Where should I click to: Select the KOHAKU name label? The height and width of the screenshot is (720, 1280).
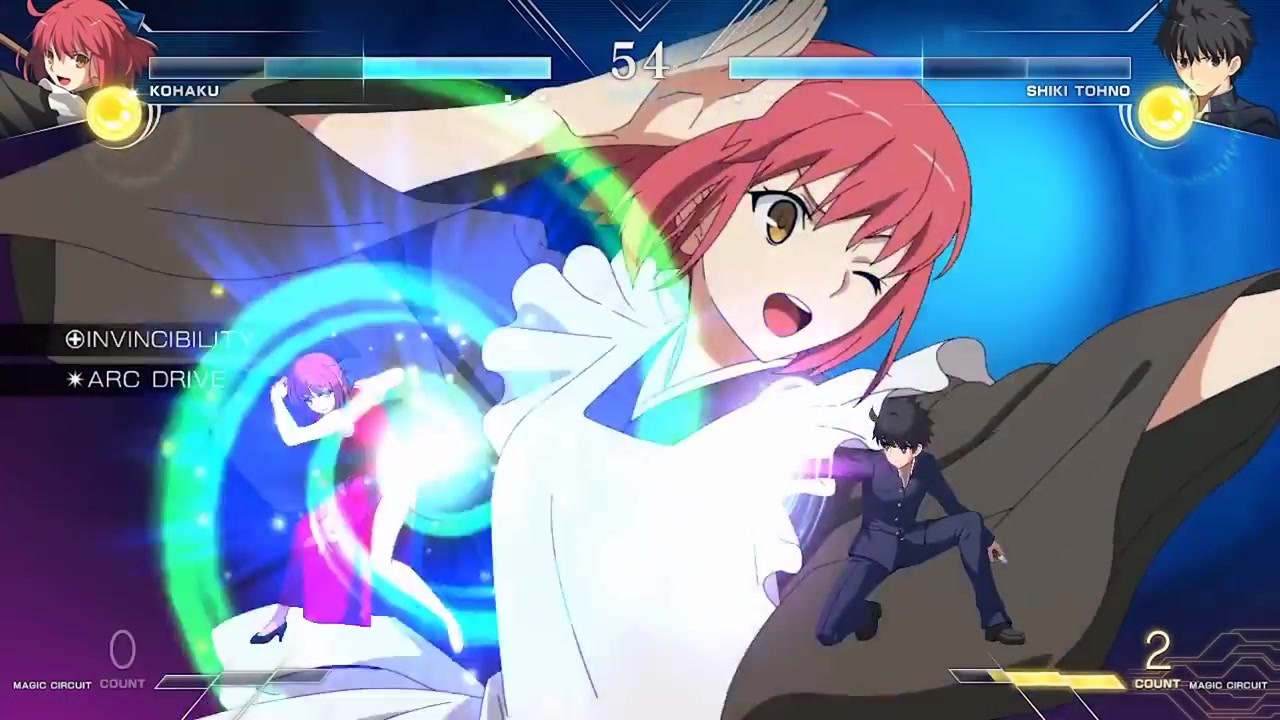pos(183,90)
